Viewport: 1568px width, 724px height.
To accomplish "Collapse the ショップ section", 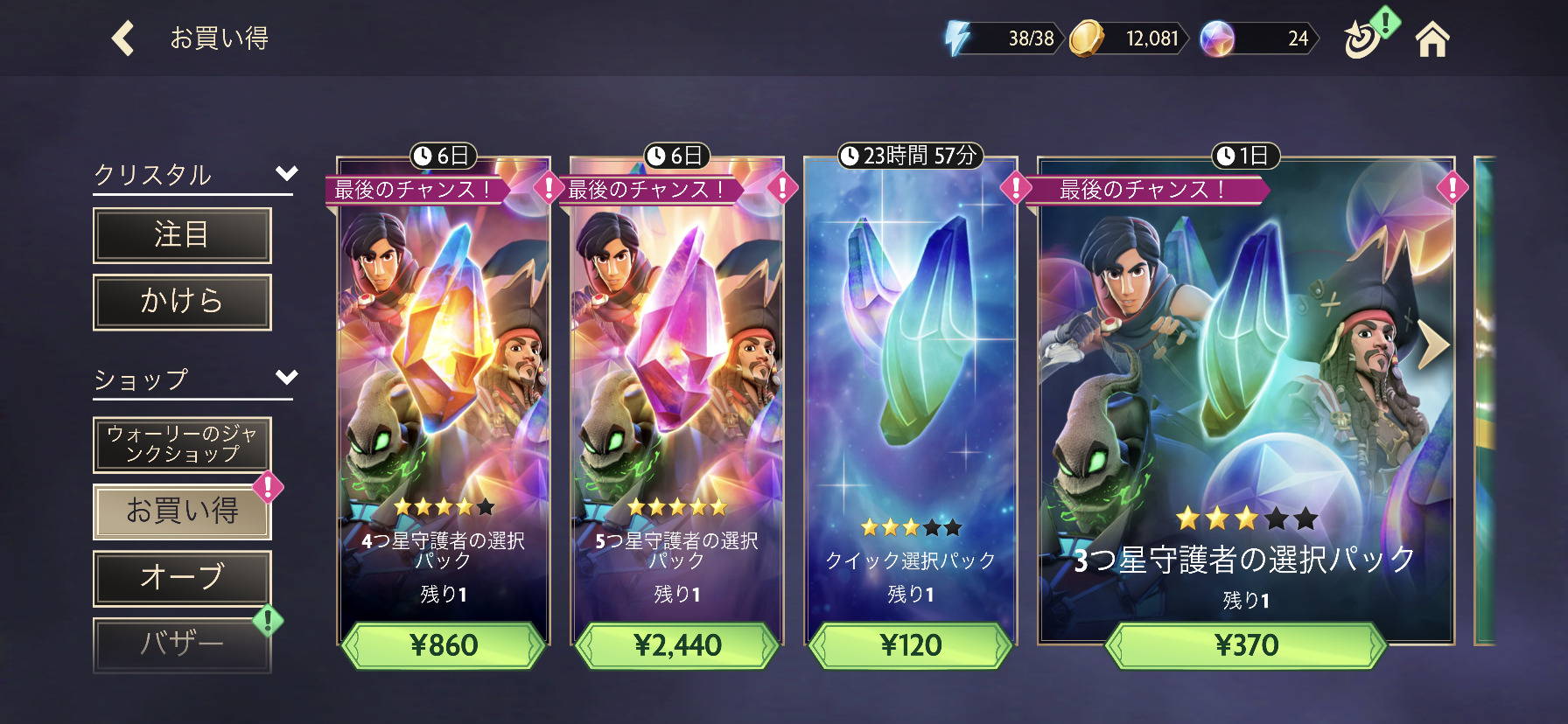I will point(286,378).
